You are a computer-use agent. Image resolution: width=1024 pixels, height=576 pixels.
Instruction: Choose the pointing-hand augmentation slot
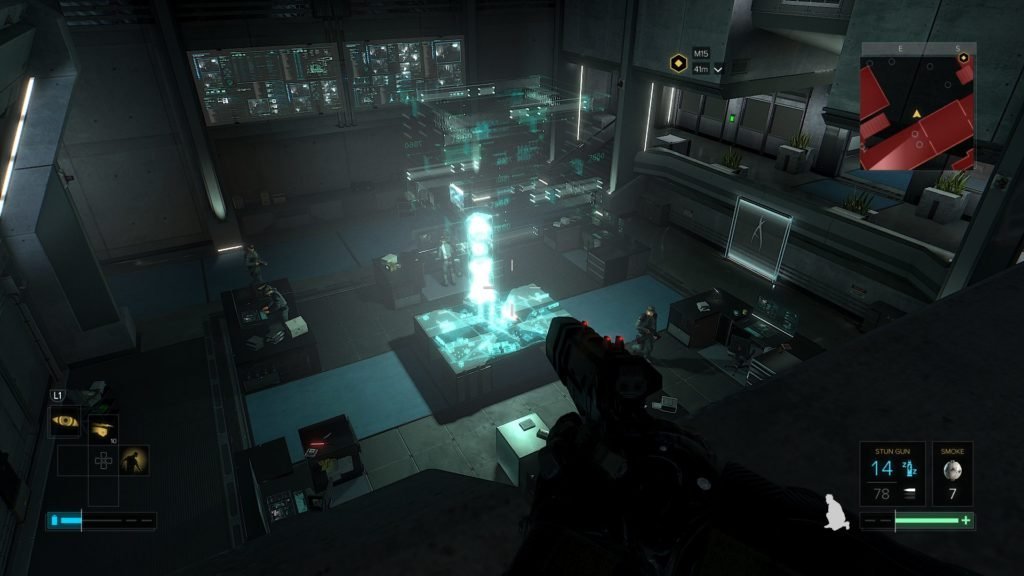click(102, 428)
